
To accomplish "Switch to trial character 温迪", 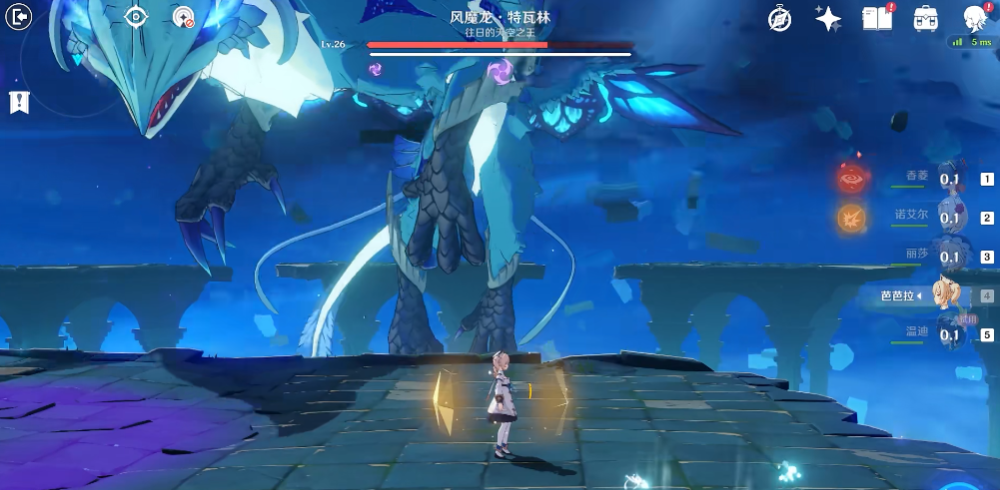I will [x=948, y=335].
